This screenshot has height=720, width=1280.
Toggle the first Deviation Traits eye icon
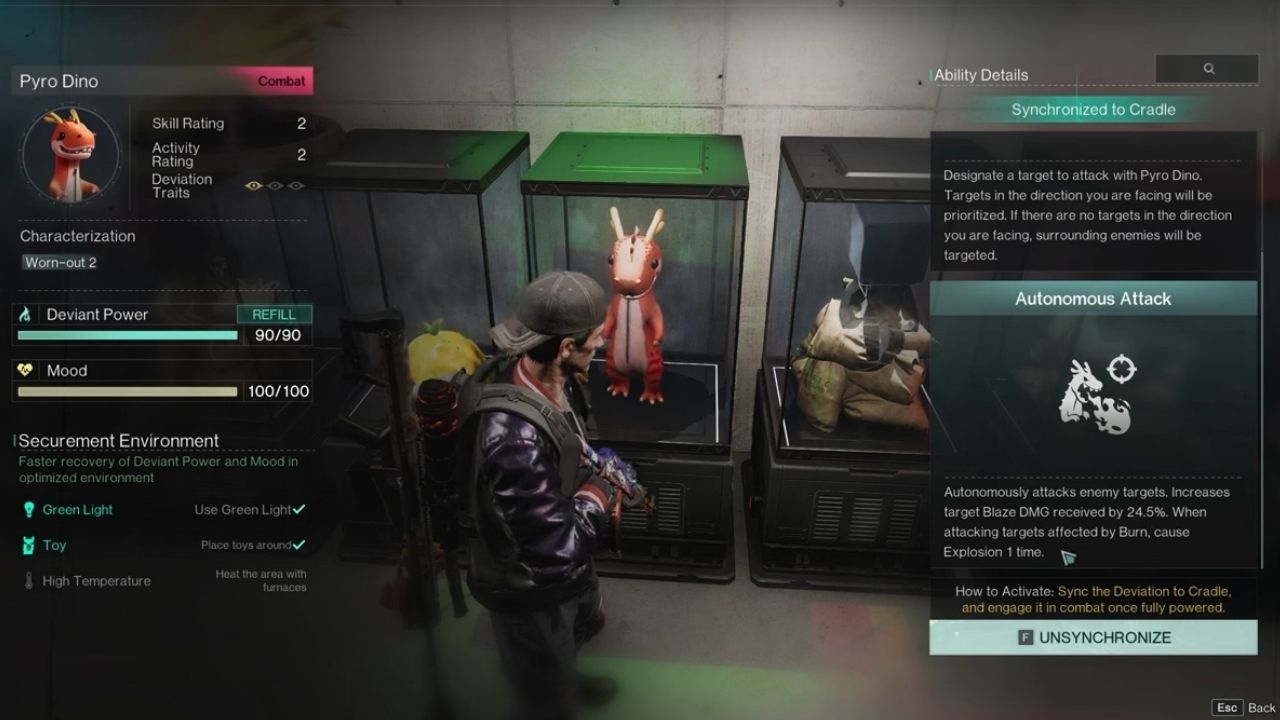(253, 185)
